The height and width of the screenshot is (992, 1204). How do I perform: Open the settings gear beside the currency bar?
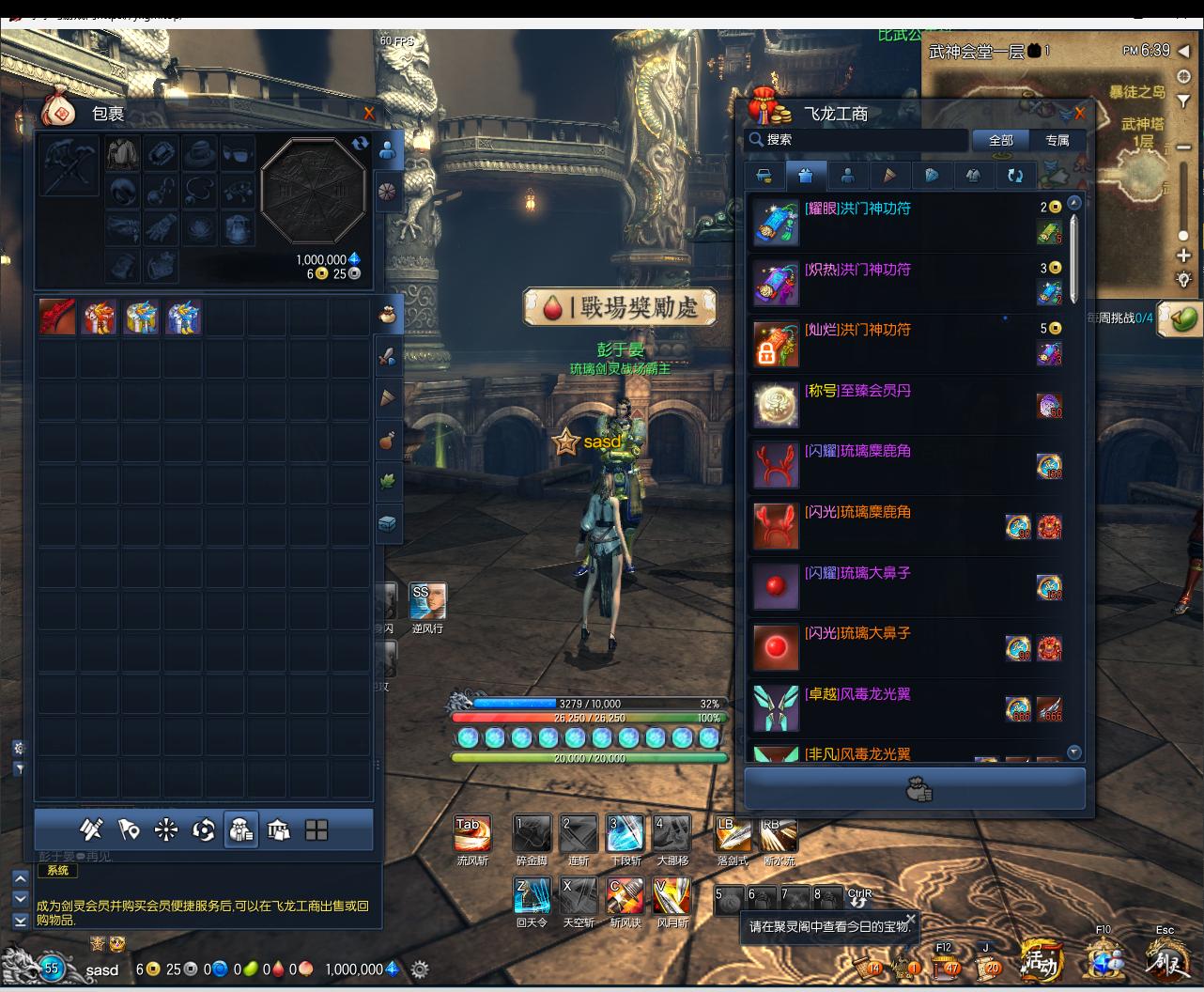(420, 969)
